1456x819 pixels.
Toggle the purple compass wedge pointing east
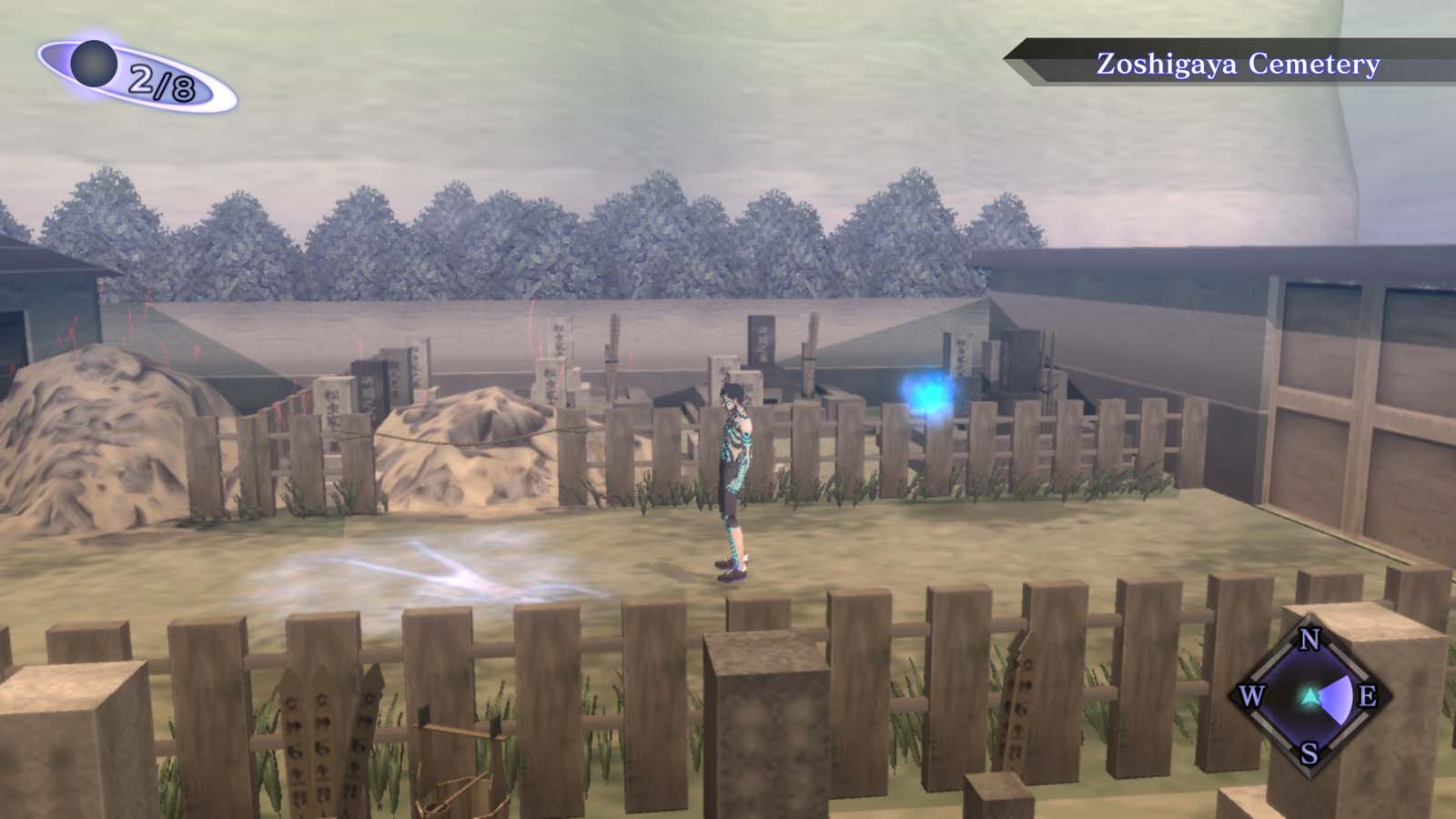[1338, 699]
